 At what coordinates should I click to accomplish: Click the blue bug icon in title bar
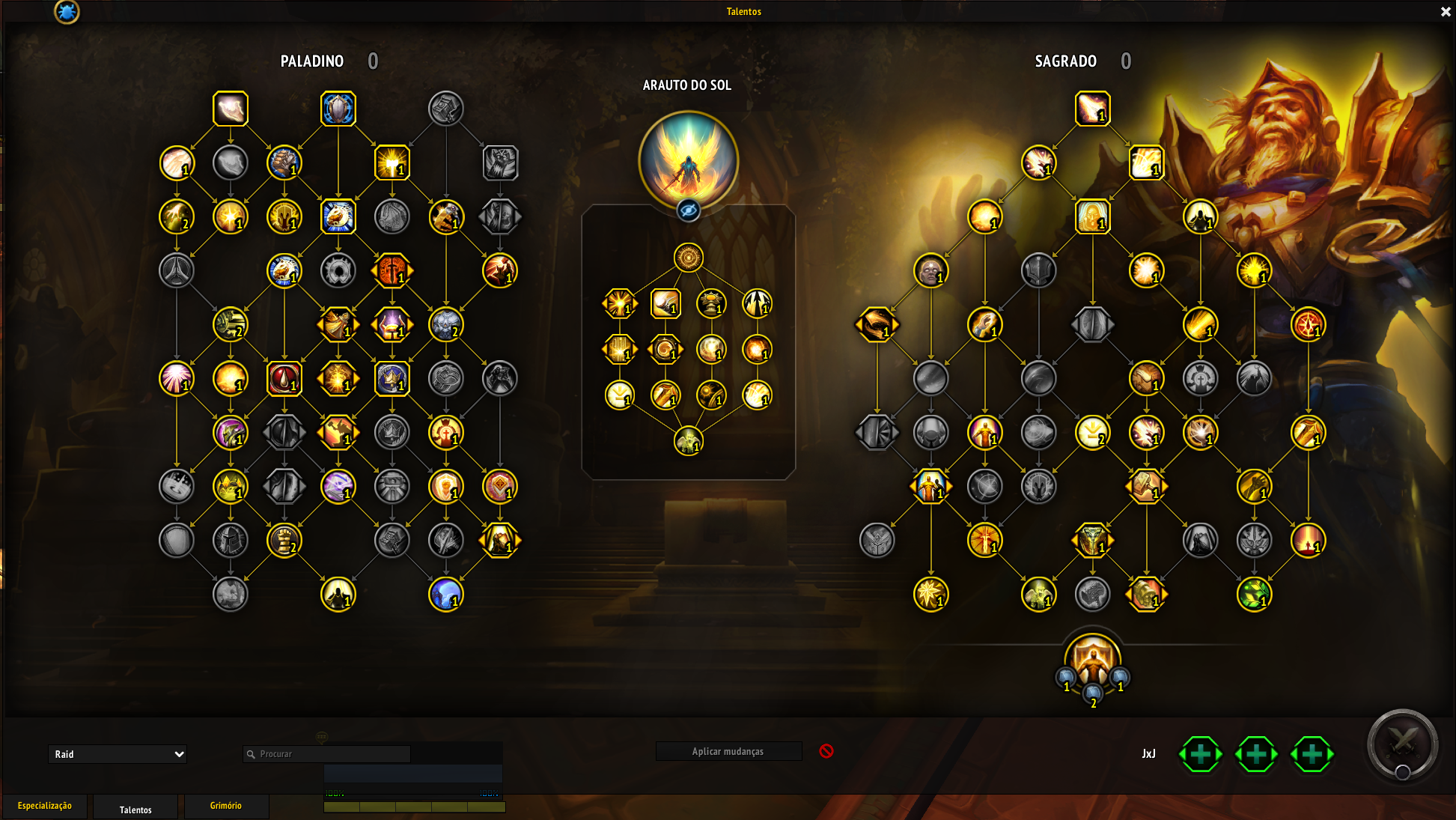[x=67, y=12]
